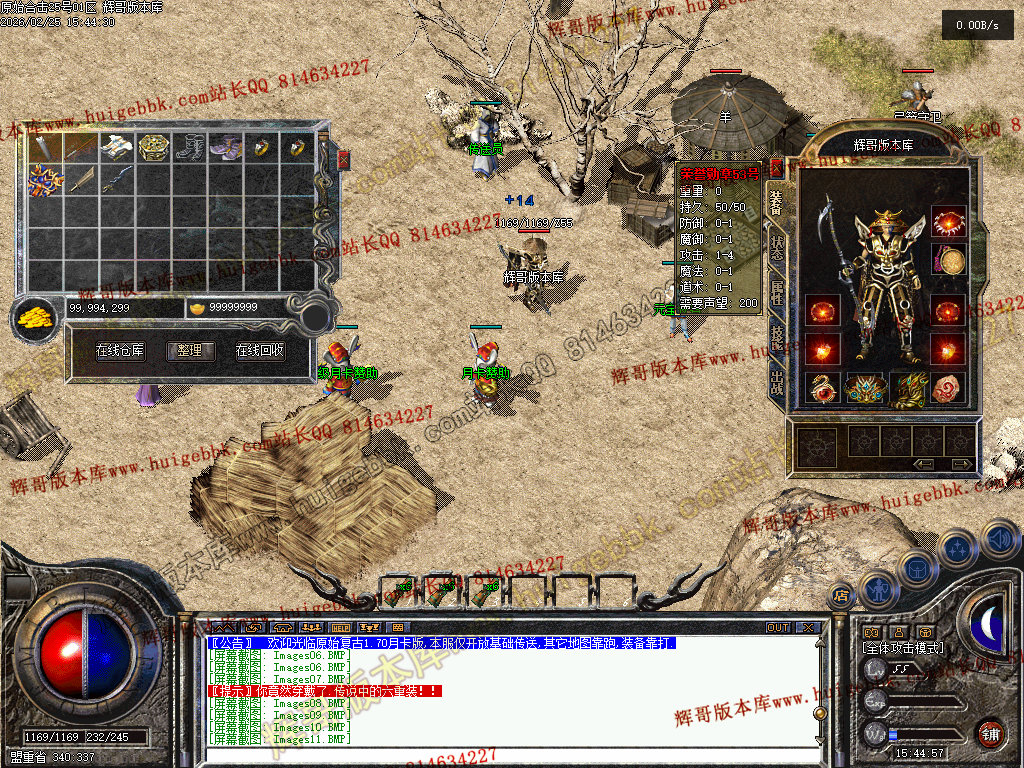Image resolution: width=1024 pixels, height=768 pixels.
Task: Click the 整理 sort button
Action: [x=190, y=351]
